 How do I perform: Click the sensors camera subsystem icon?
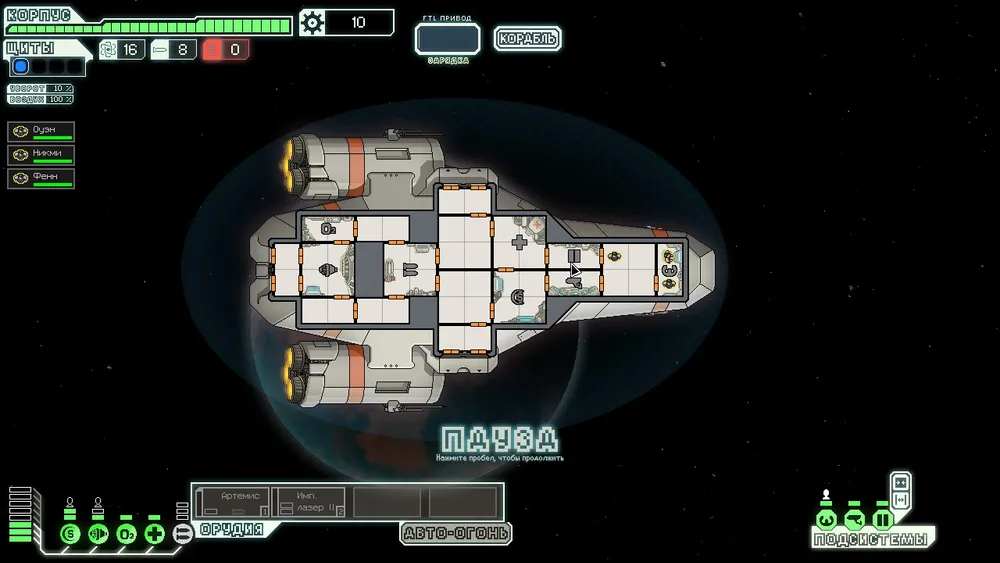click(x=854, y=520)
